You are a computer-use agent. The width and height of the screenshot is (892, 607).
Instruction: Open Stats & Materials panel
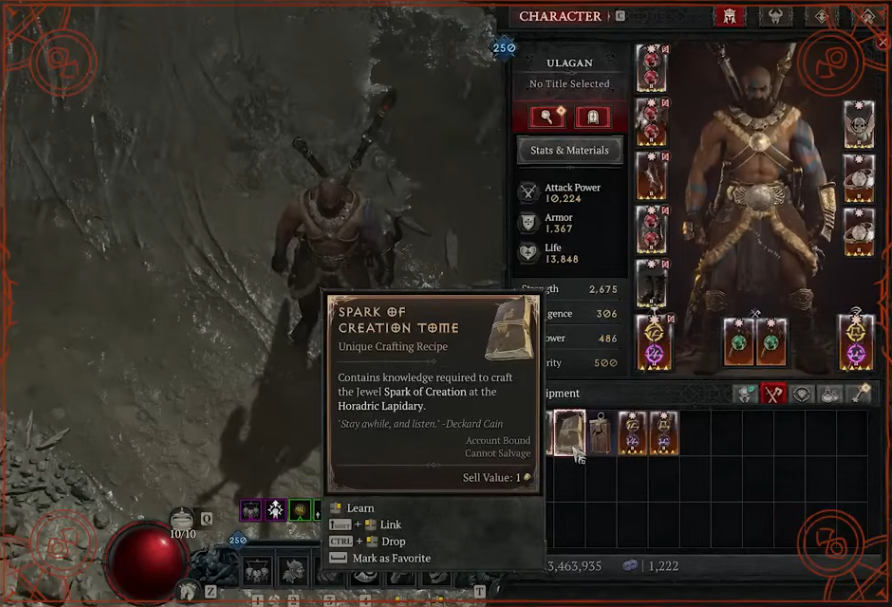(x=569, y=150)
